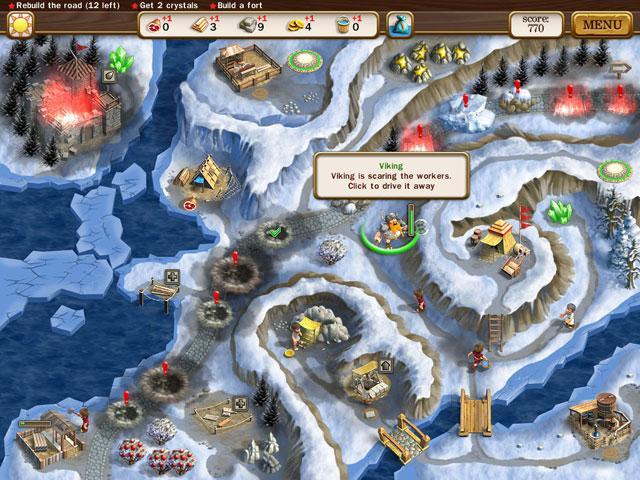Screen dimensions: 640x480
Task: Click the build icon on the empty lot
Action: pos(239,405)
